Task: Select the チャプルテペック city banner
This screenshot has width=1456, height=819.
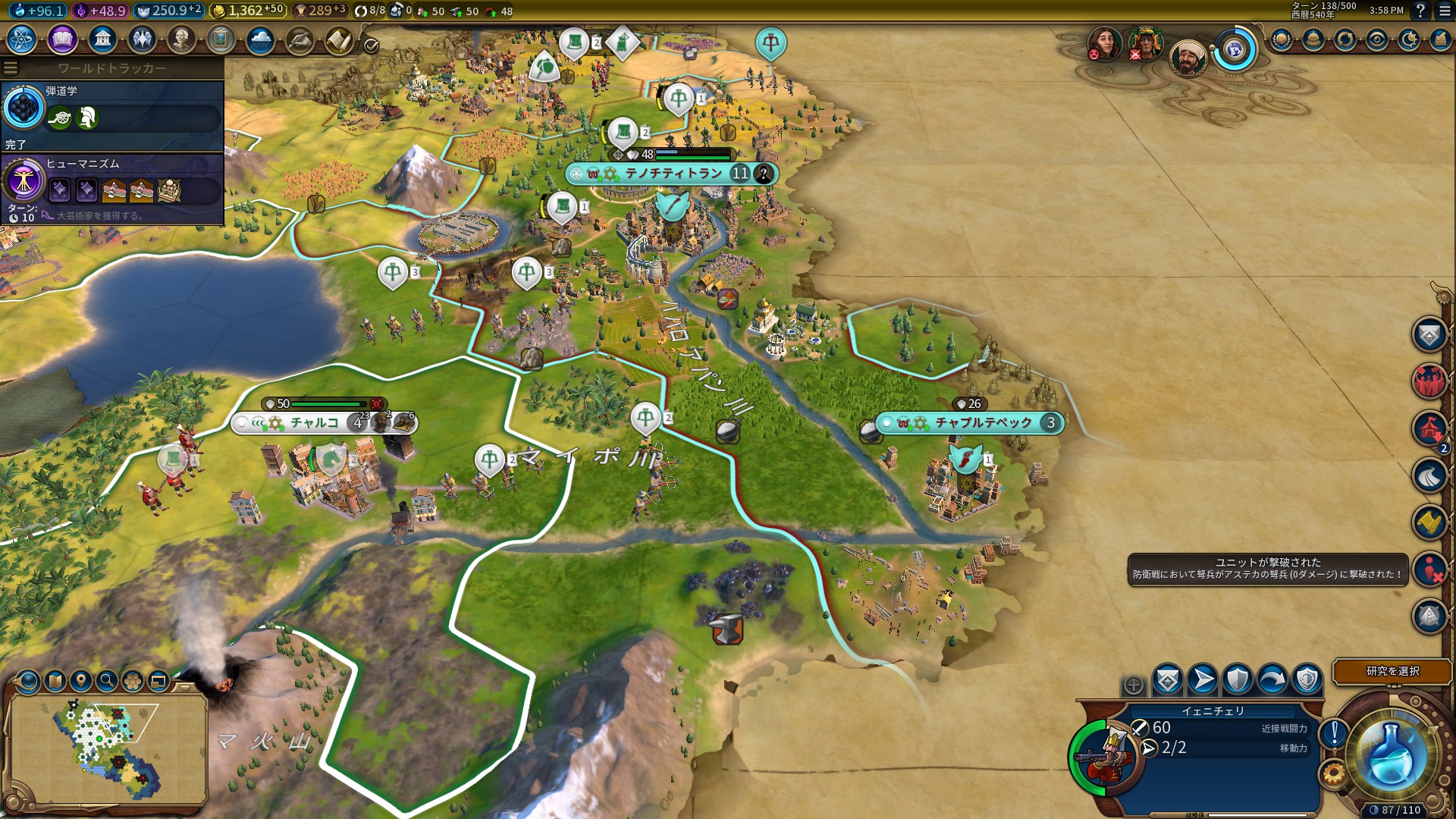Action: [983, 422]
